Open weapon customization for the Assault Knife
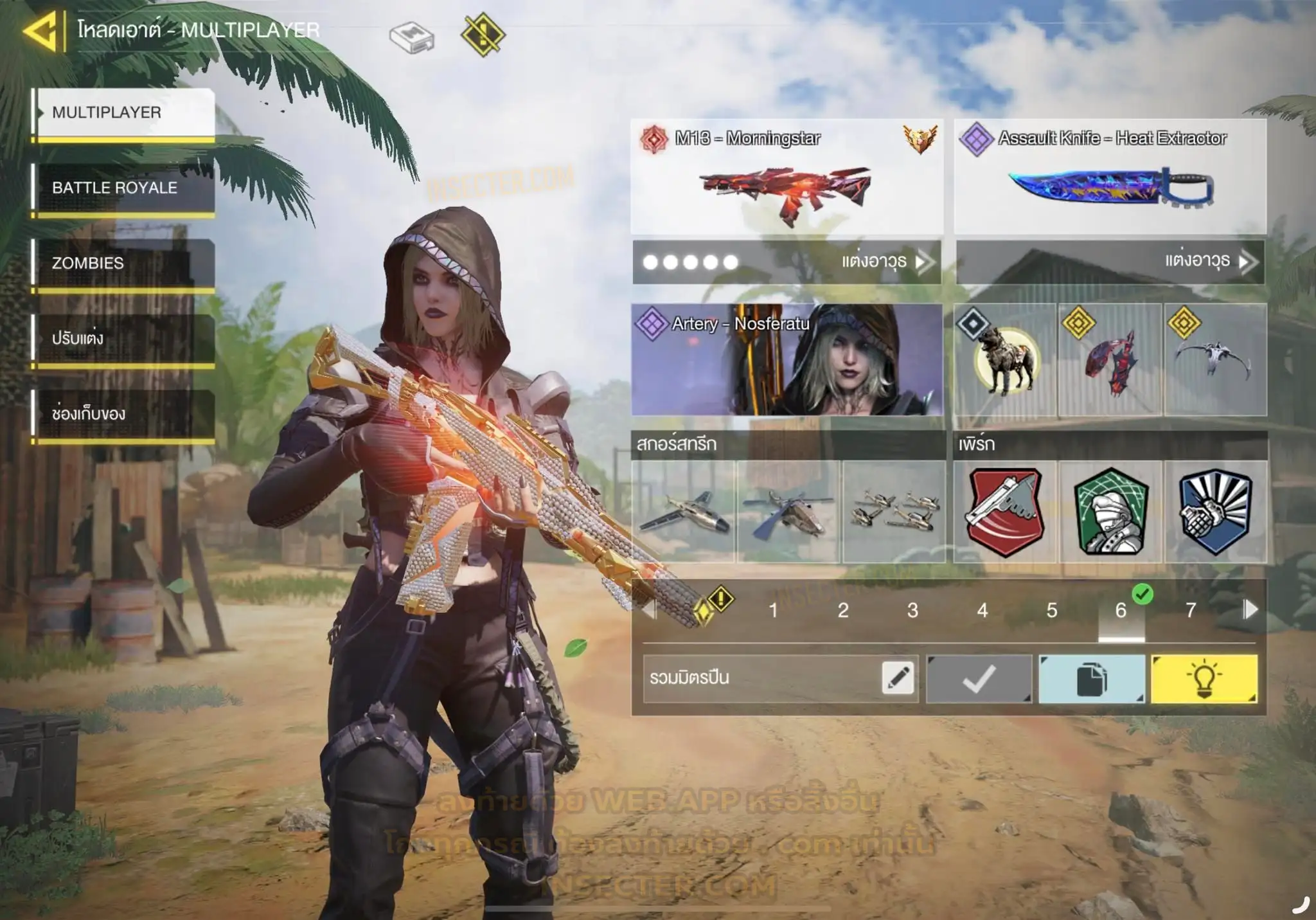The height and width of the screenshot is (920, 1316). (1207, 262)
